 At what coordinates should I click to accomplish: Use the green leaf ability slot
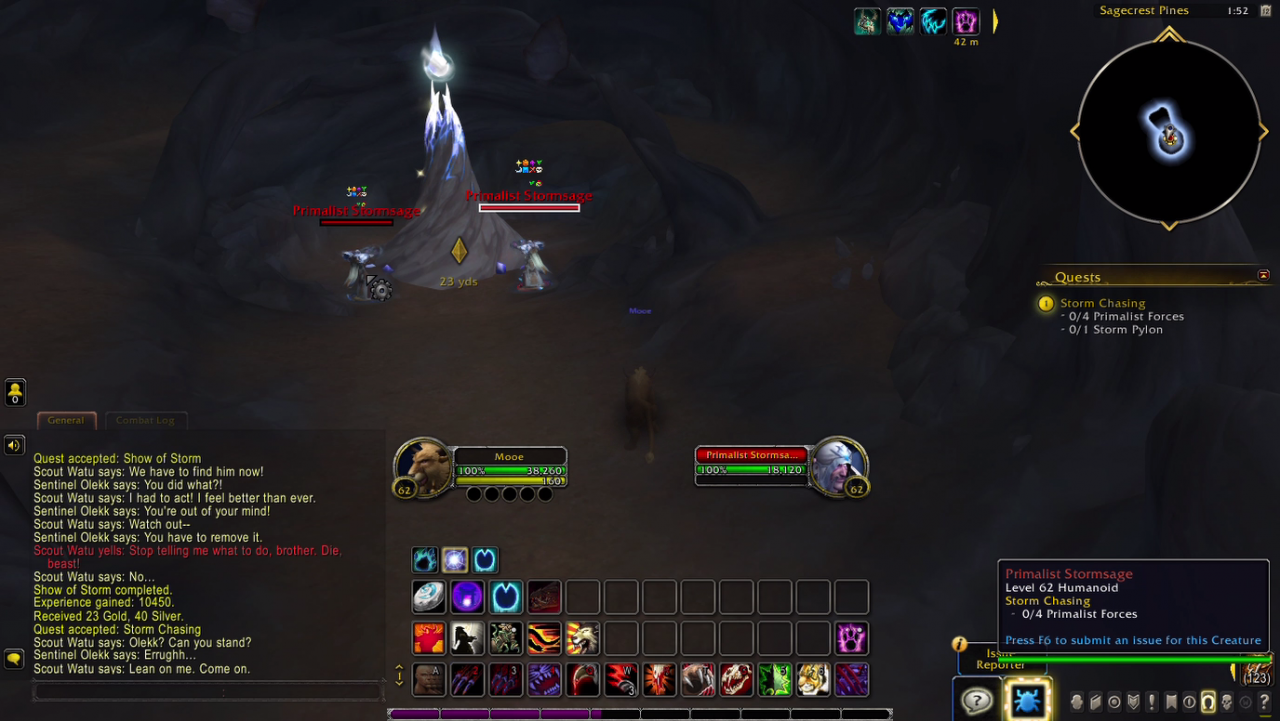pos(775,679)
